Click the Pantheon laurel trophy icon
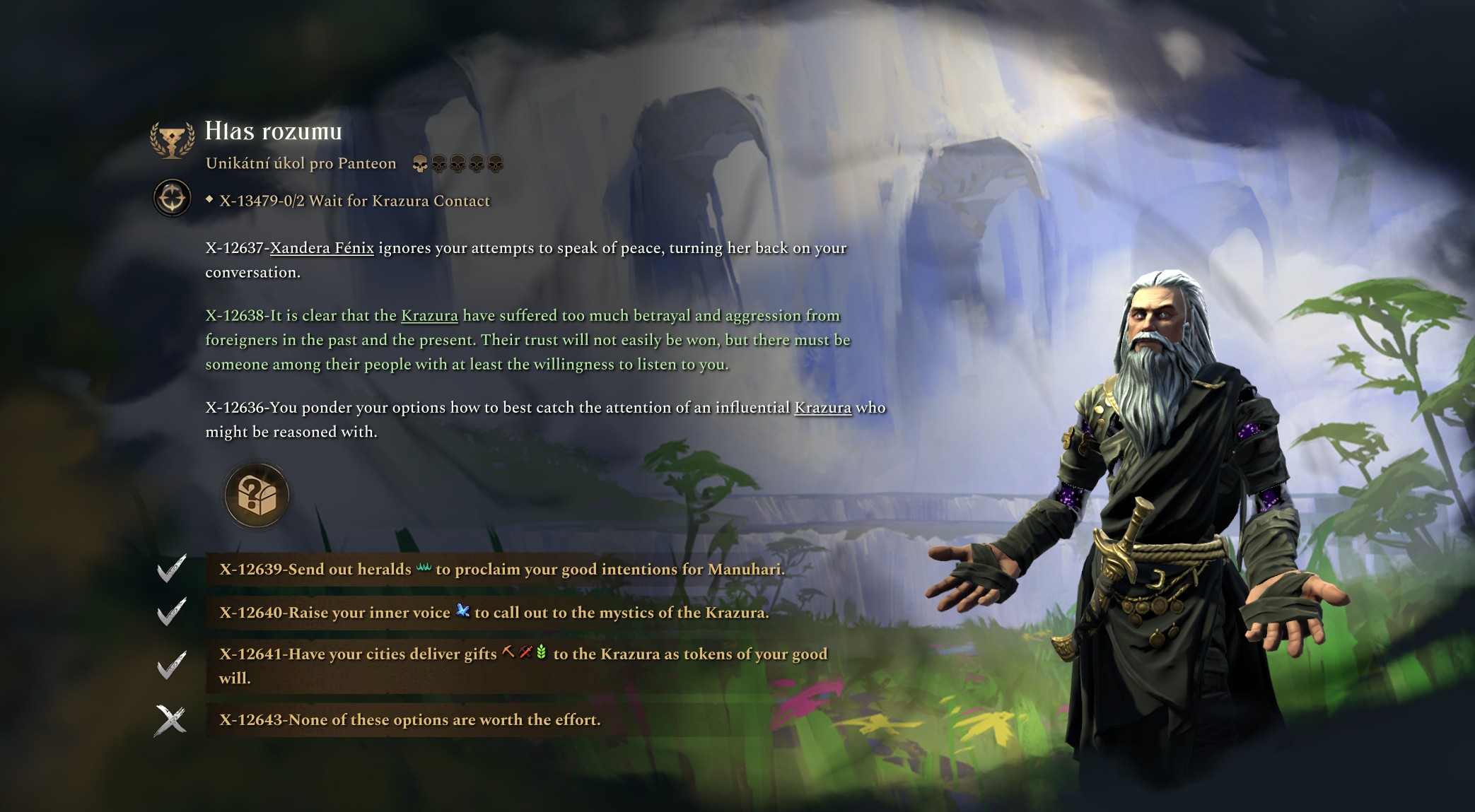 pyautogui.click(x=172, y=139)
